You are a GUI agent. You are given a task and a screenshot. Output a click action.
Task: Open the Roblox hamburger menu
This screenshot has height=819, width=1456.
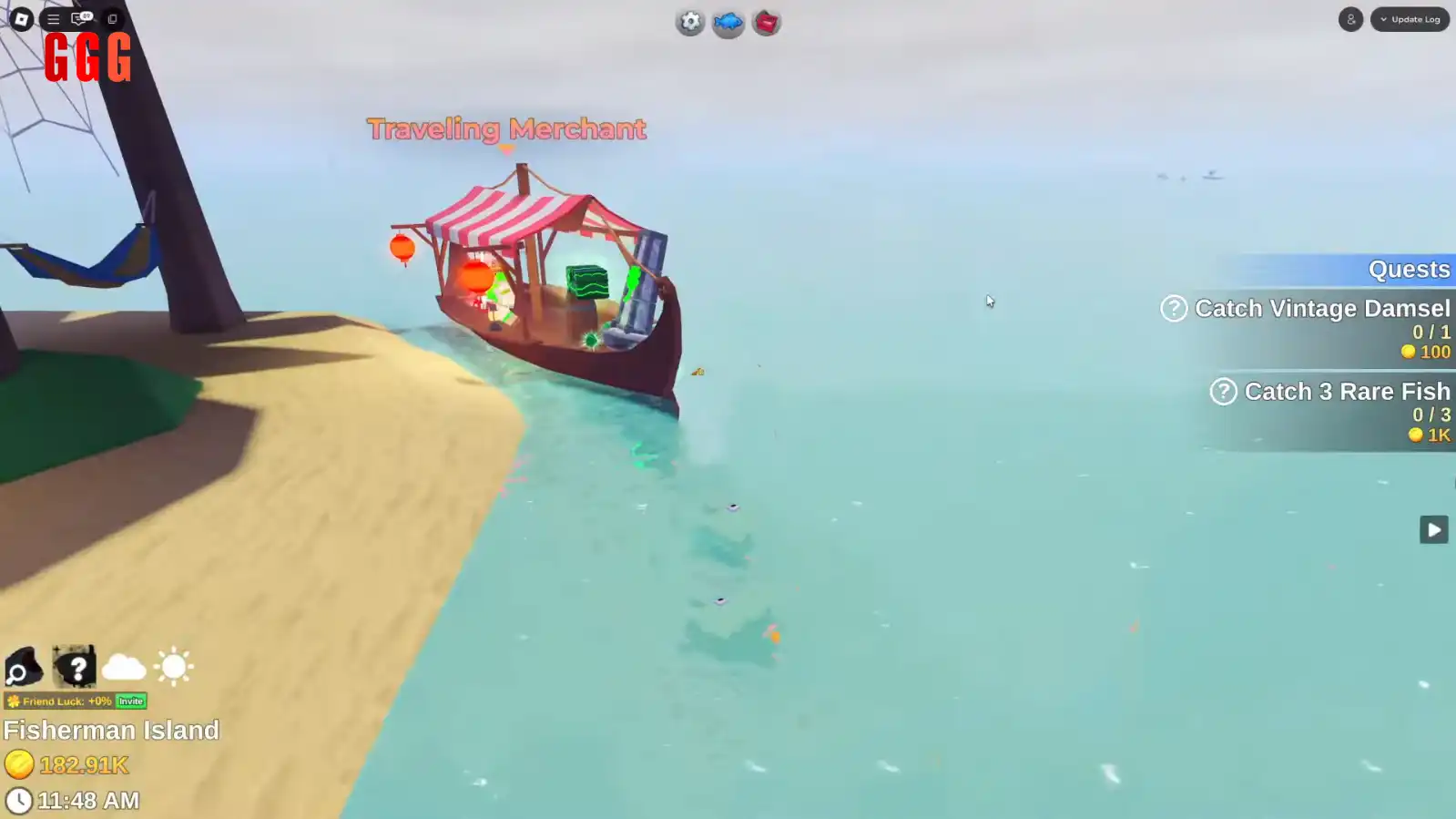[53, 18]
